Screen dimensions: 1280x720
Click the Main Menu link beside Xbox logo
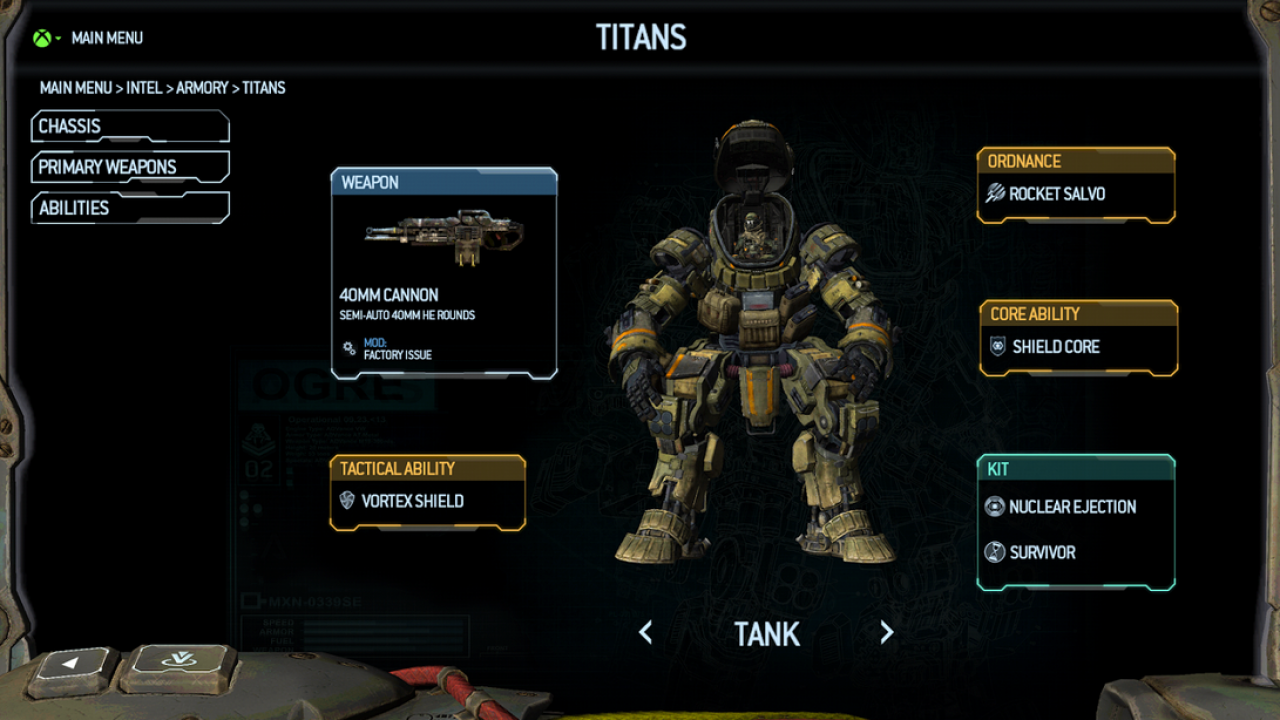click(107, 38)
